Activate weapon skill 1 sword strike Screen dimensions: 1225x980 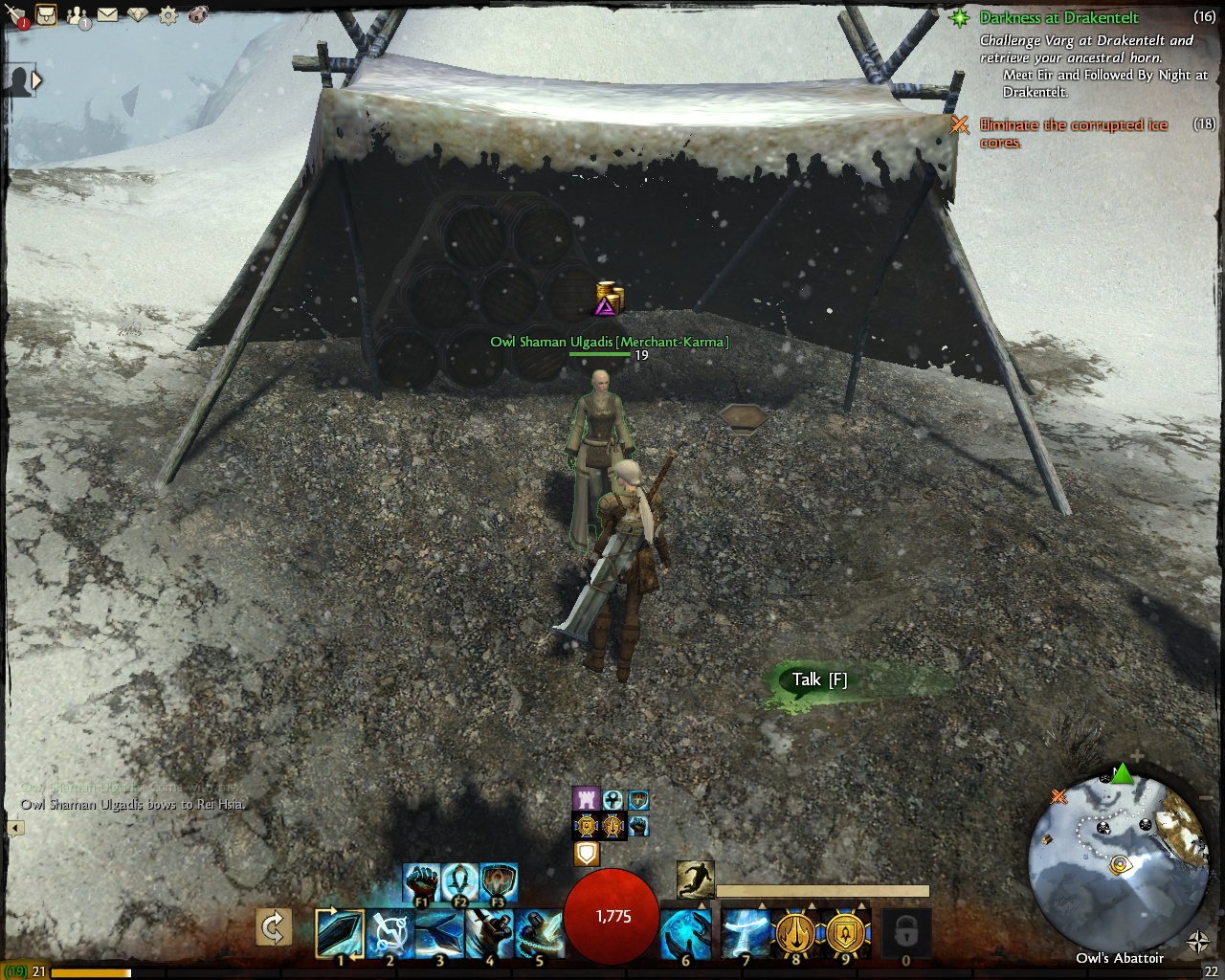pos(340,933)
